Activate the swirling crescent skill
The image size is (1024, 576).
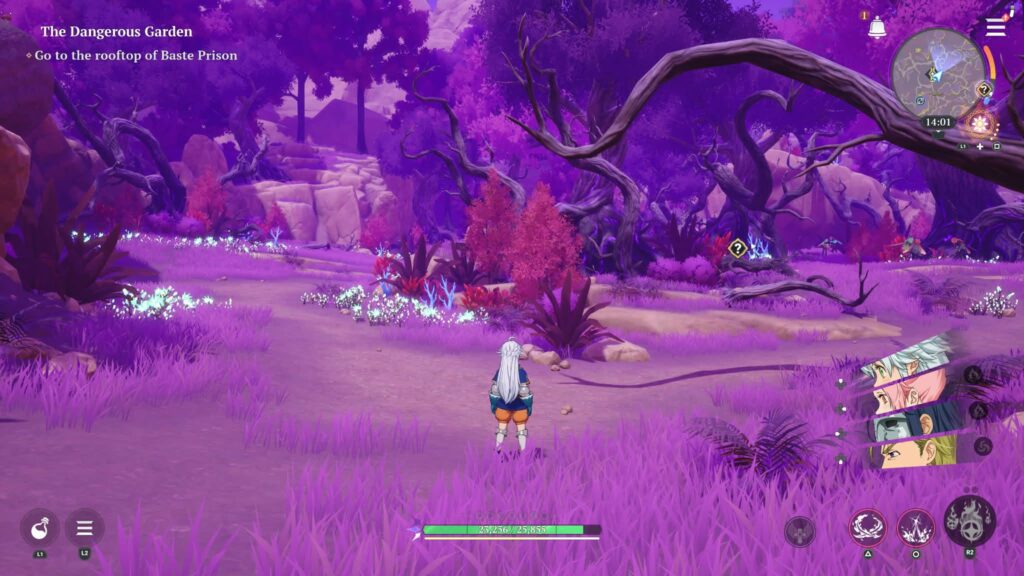867,526
